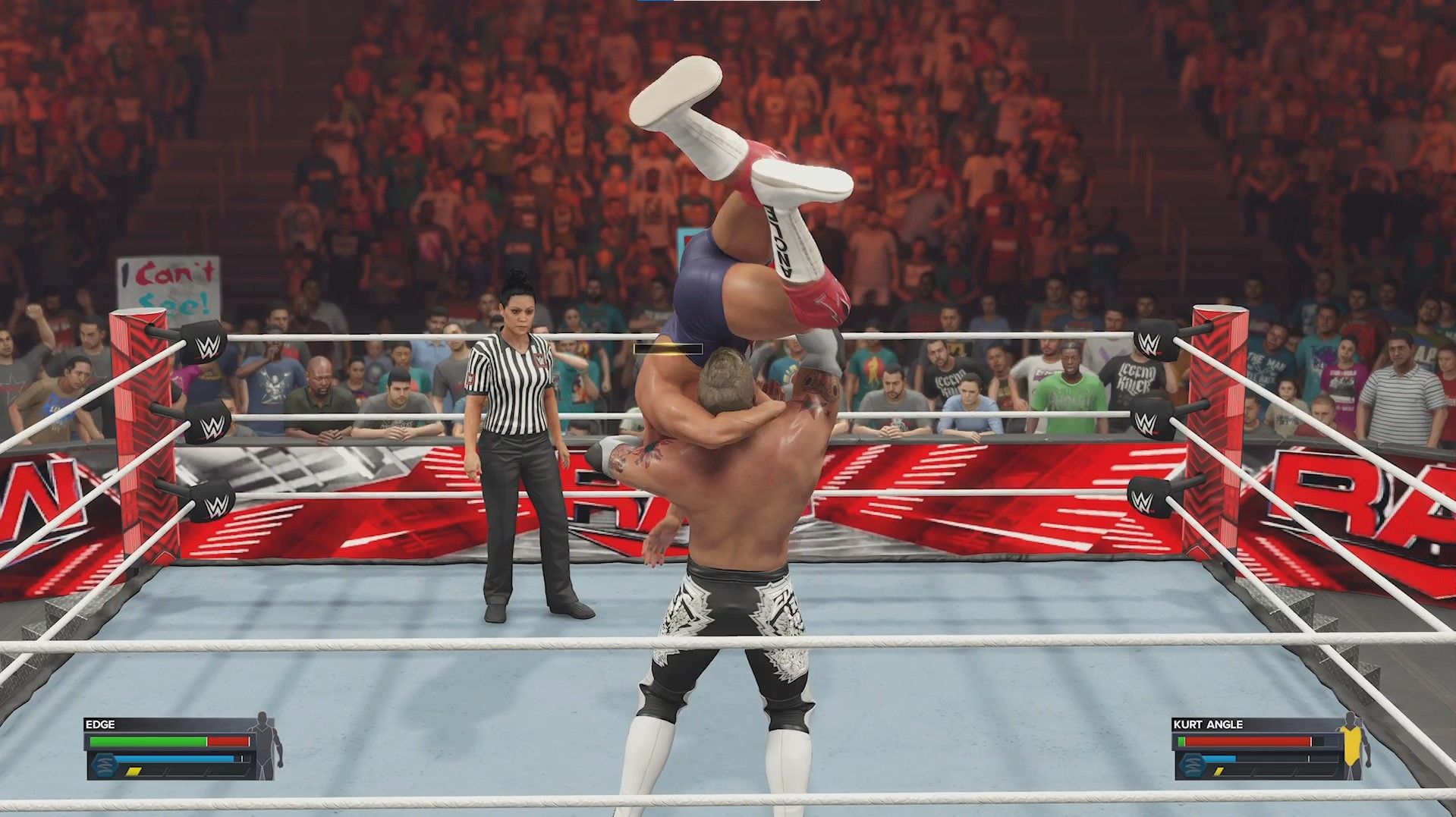The width and height of the screenshot is (1456, 817).
Task: Select Kurt Angle's yellow signature segment
Action: tap(1219, 772)
